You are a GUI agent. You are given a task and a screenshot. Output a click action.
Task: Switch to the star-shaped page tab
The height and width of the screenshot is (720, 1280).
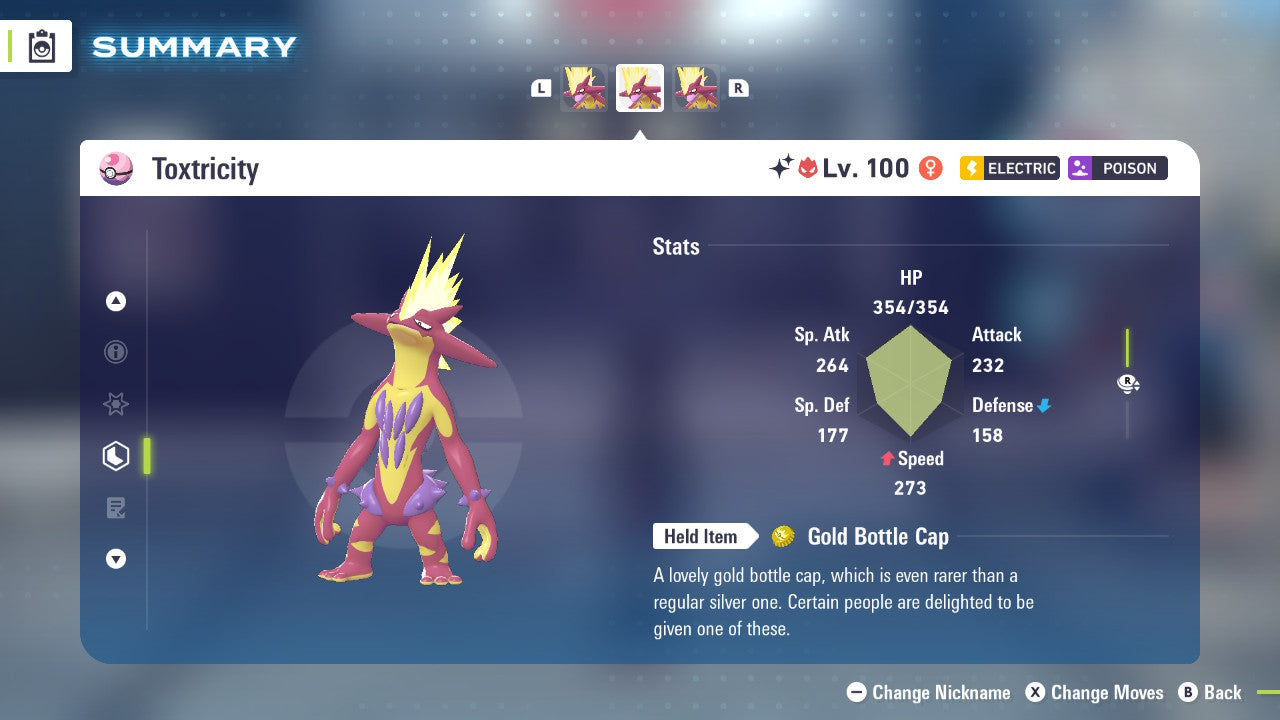tap(116, 404)
